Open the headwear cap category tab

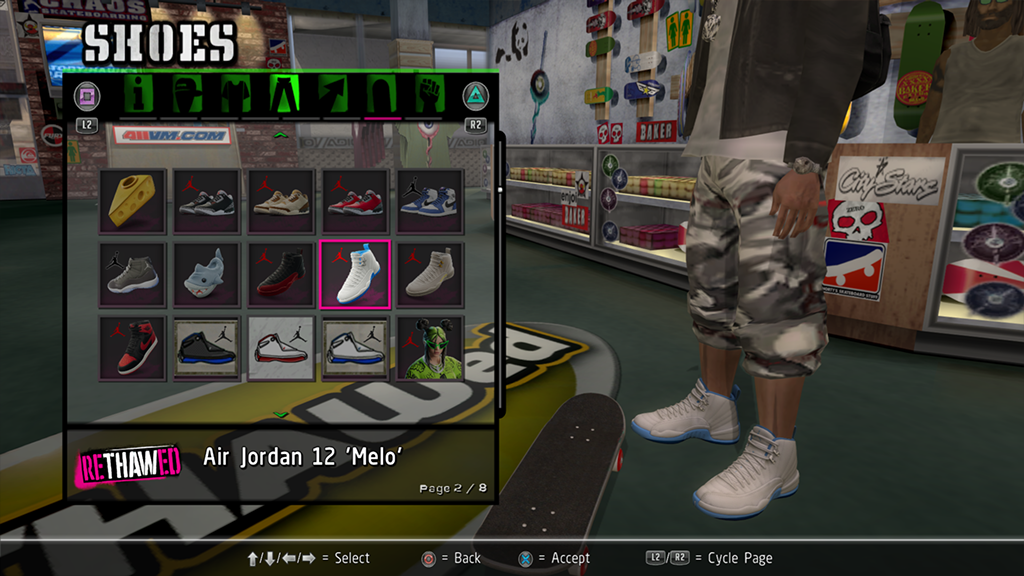click(x=186, y=95)
